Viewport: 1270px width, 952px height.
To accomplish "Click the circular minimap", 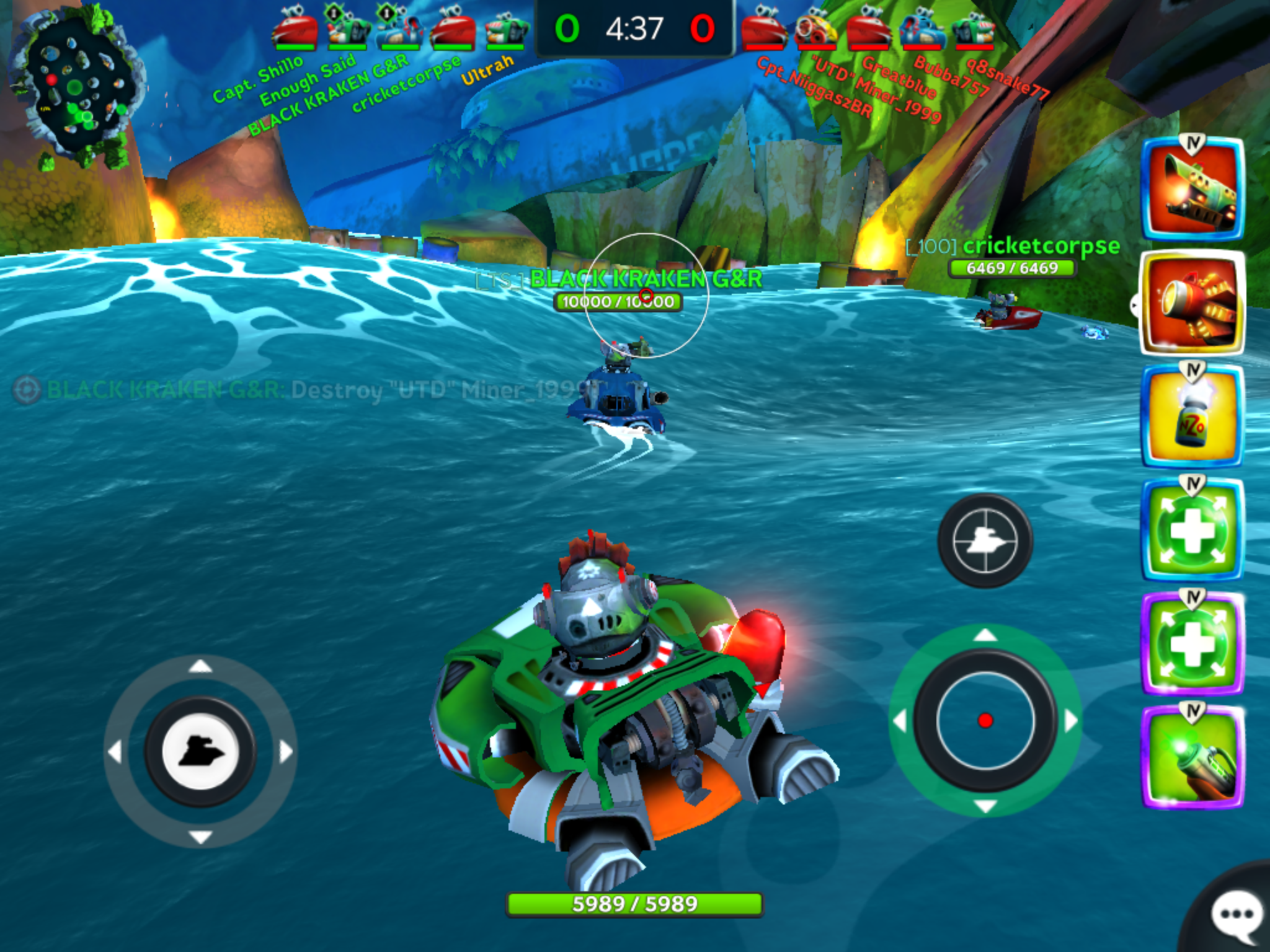I will 78,88.
